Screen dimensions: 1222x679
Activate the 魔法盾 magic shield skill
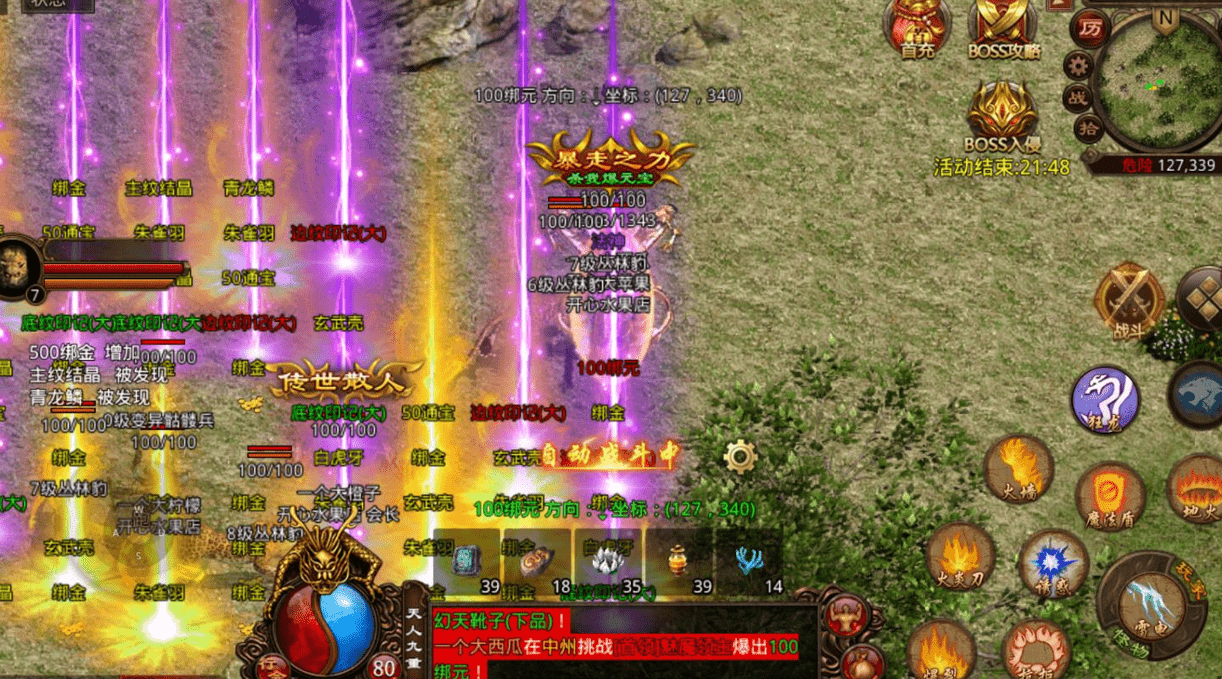(x=1110, y=495)
